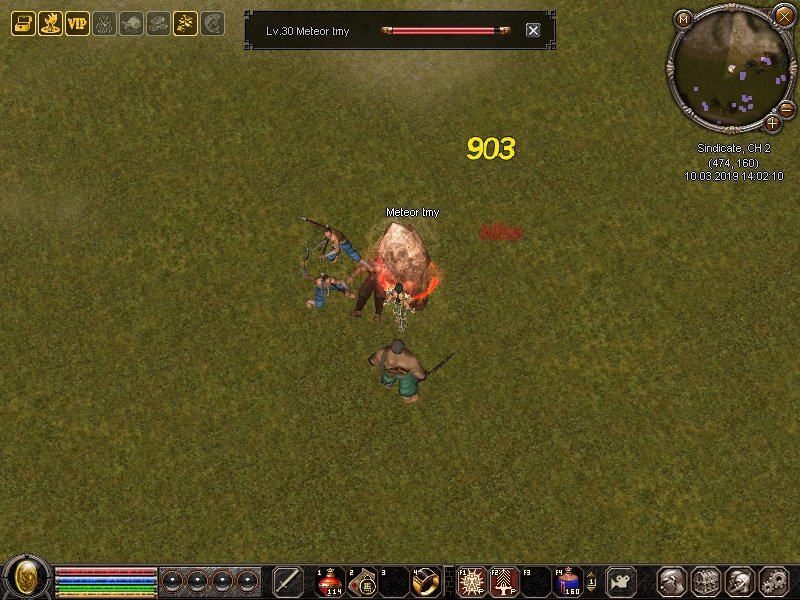Activate the golden ring quickslot
Screen dimensions: 800x600
426,581
